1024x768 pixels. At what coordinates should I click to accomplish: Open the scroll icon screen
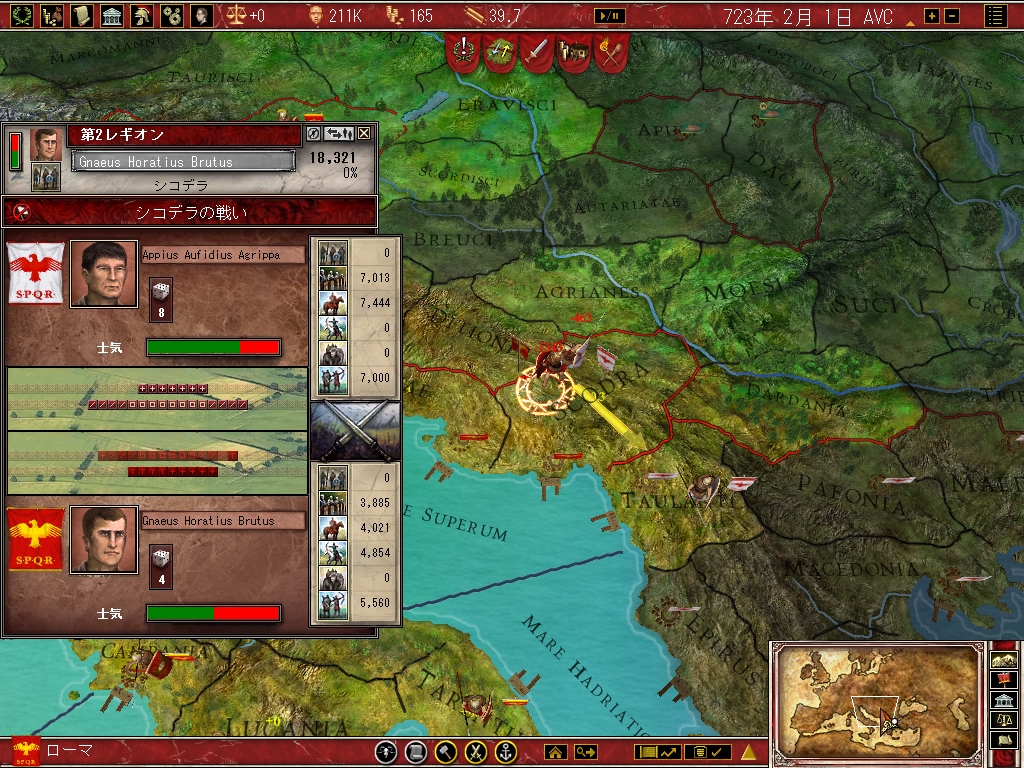[81, 15]
